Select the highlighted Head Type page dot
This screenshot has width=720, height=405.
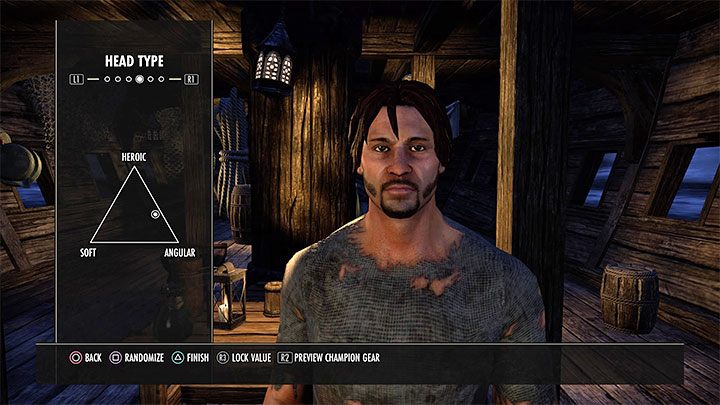pos(140,78)
